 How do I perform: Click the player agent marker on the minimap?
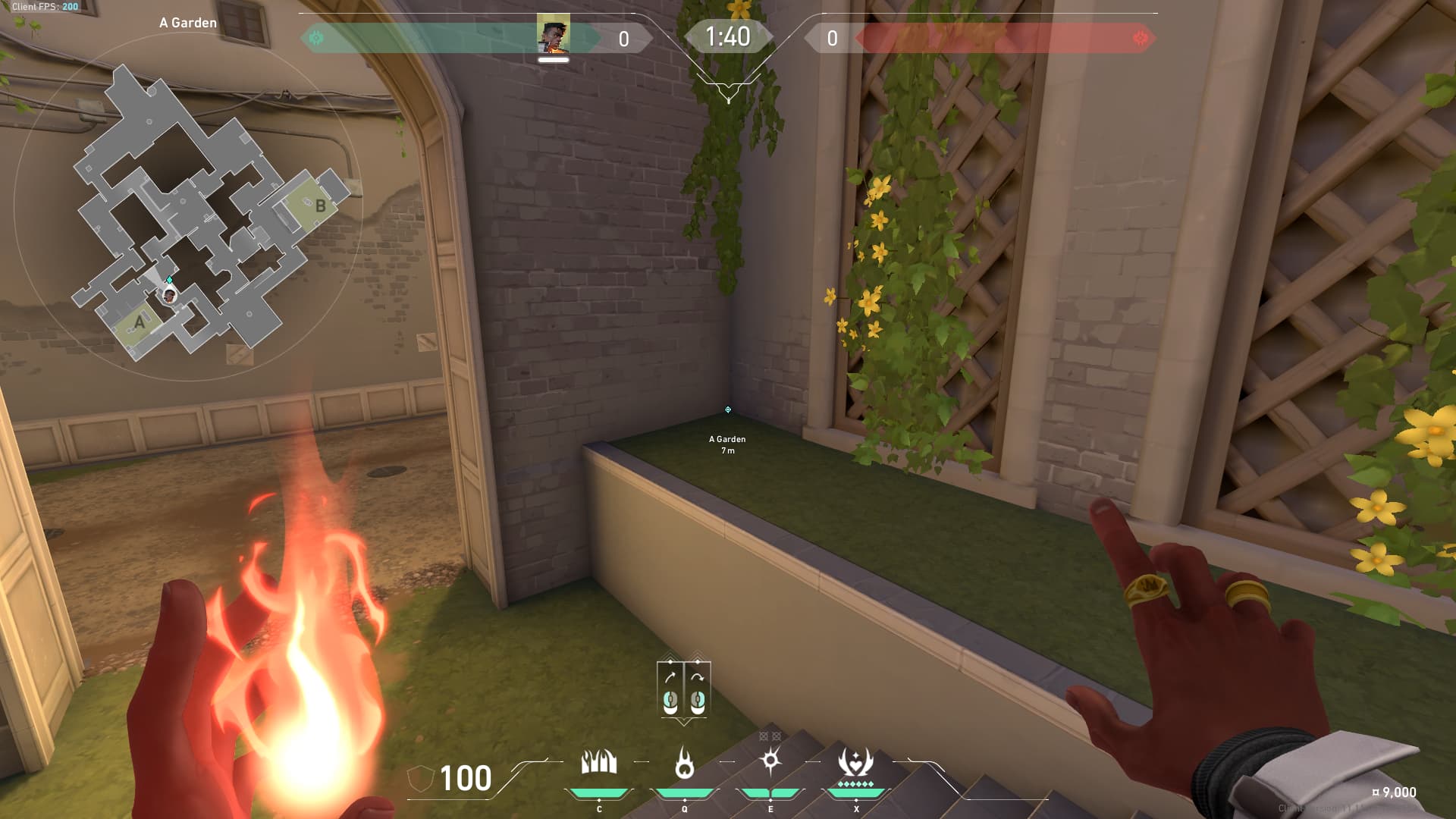click(x=170, y=294)
